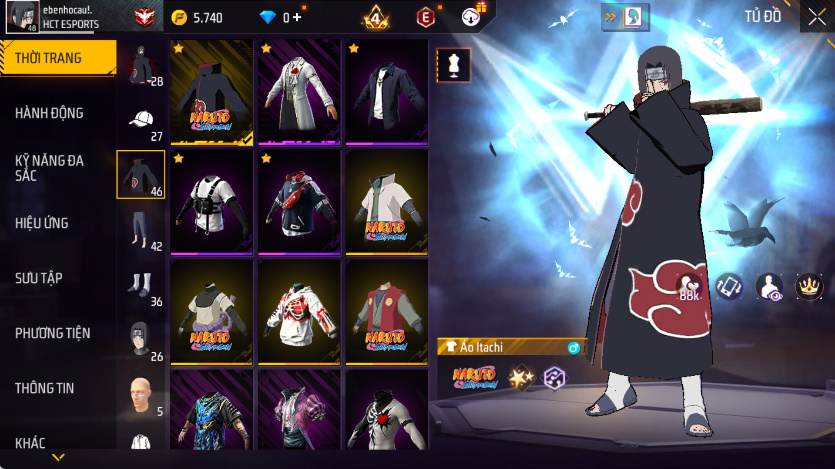Open the SƯU TẬP tab

point(39,277)
